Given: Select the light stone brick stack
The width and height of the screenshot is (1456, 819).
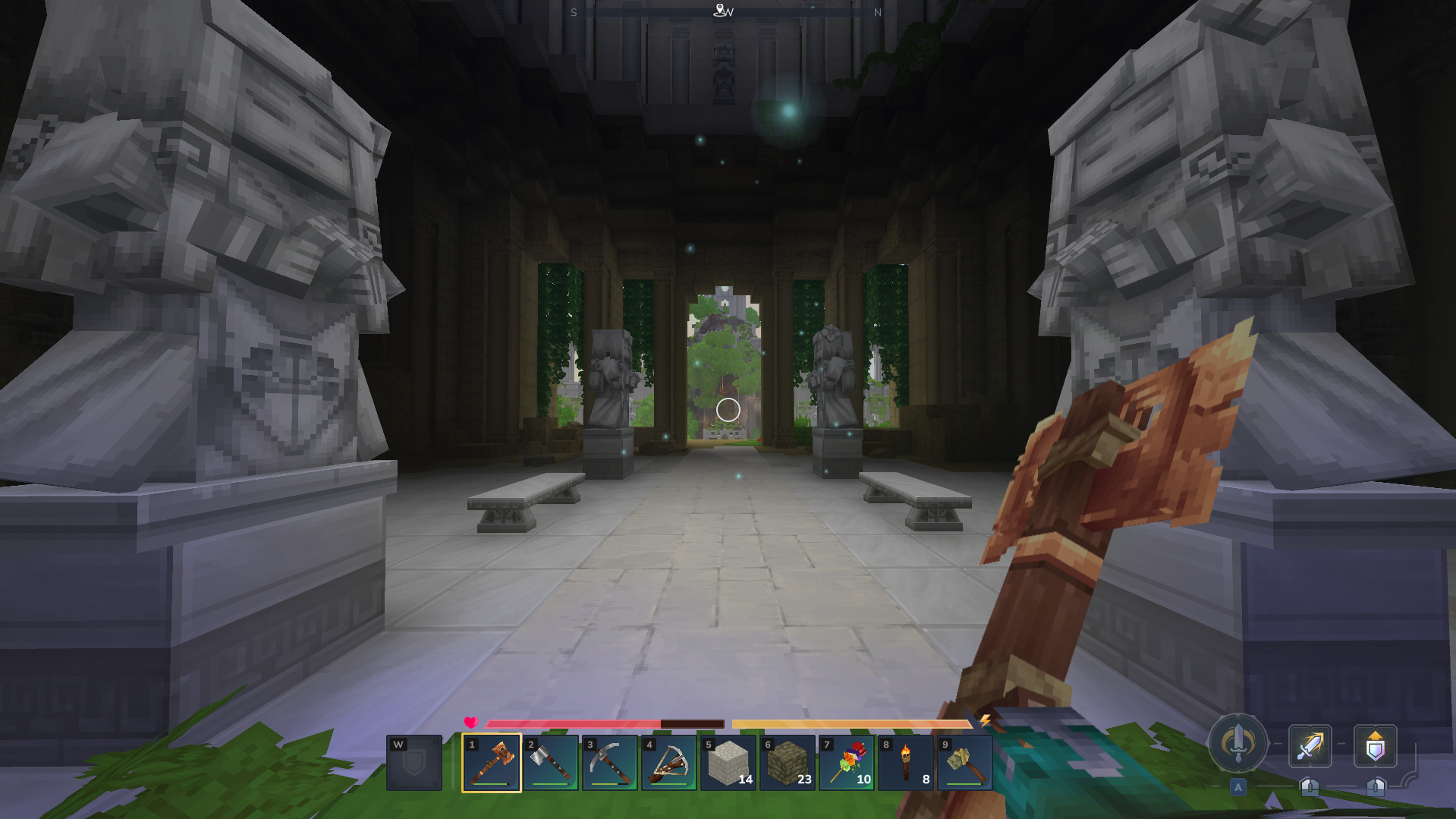Looking at the screenshot, I should (728, 763).
